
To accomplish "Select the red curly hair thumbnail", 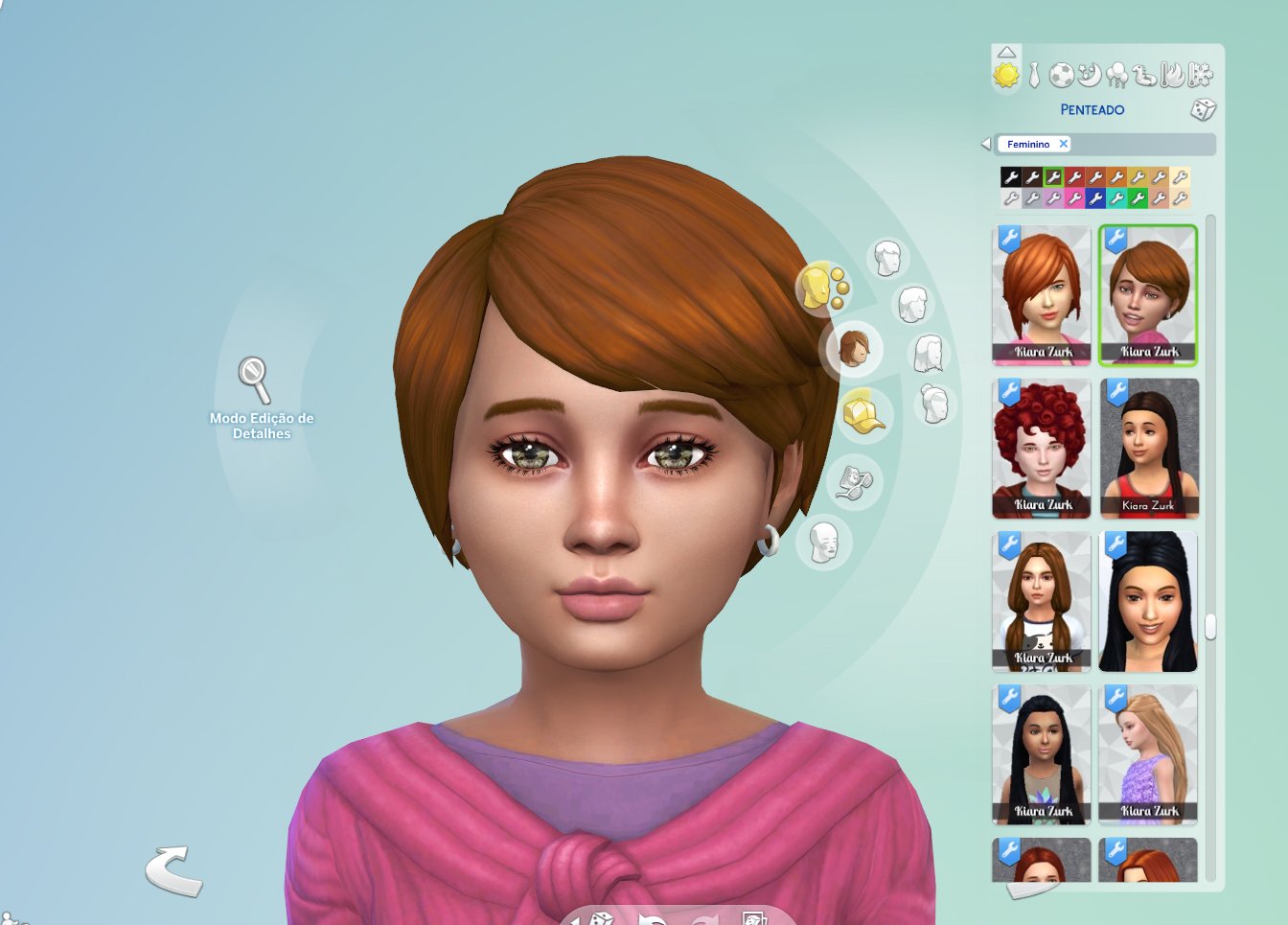I will [x=1042, y=448].
